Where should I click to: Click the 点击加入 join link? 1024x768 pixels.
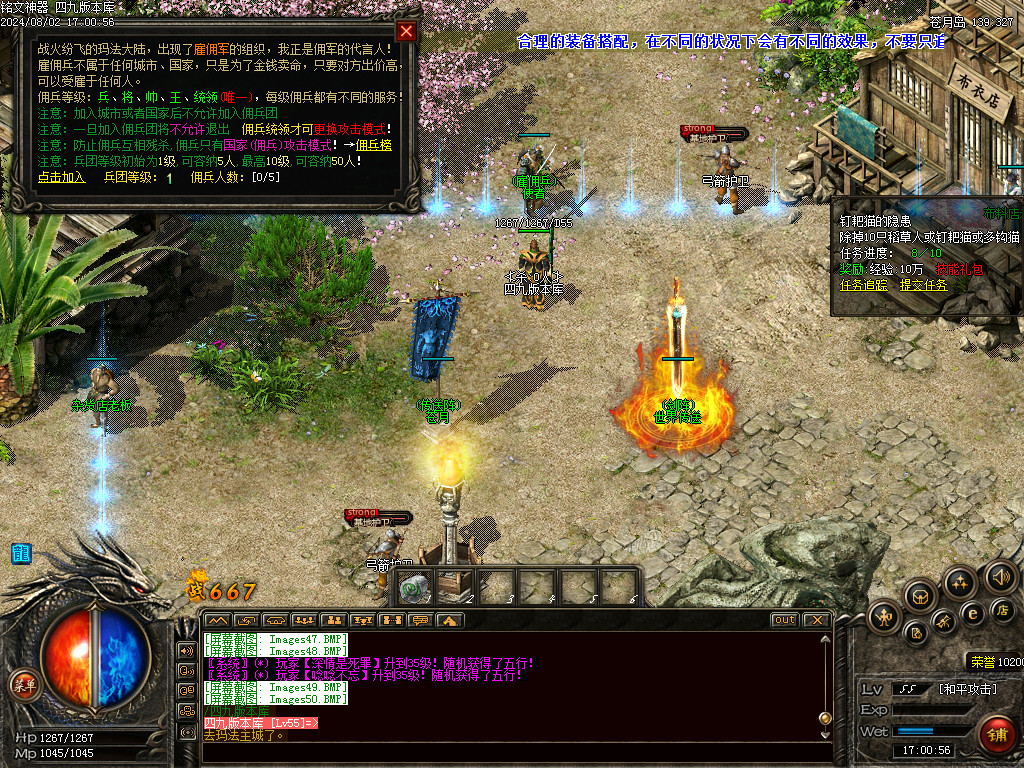(62, 177)
